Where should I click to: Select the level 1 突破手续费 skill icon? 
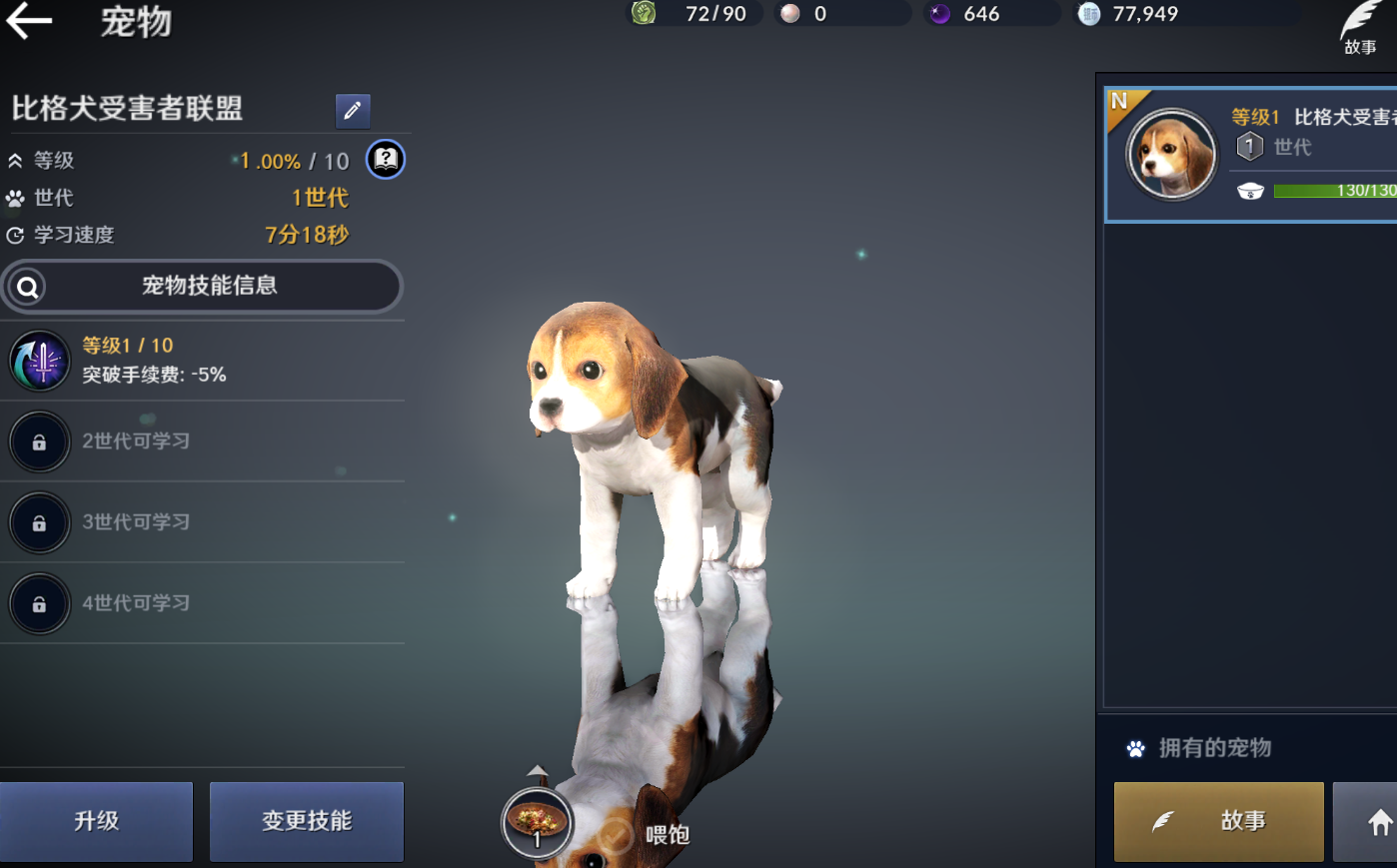[39, 361]
